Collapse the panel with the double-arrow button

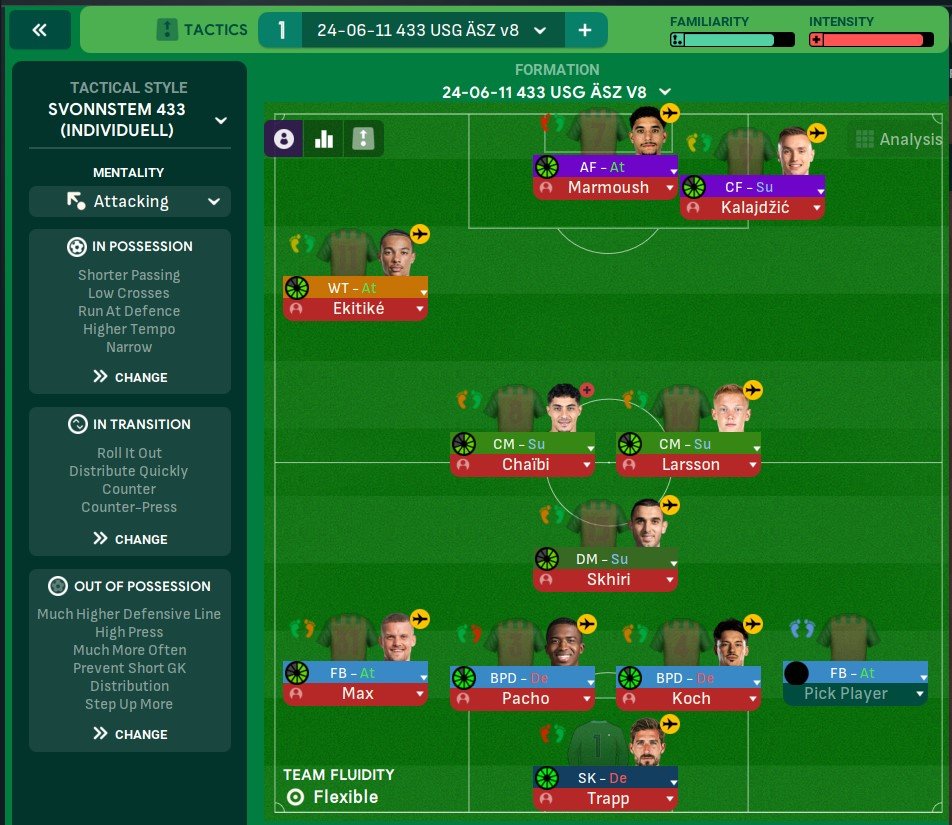pos(40,30)
